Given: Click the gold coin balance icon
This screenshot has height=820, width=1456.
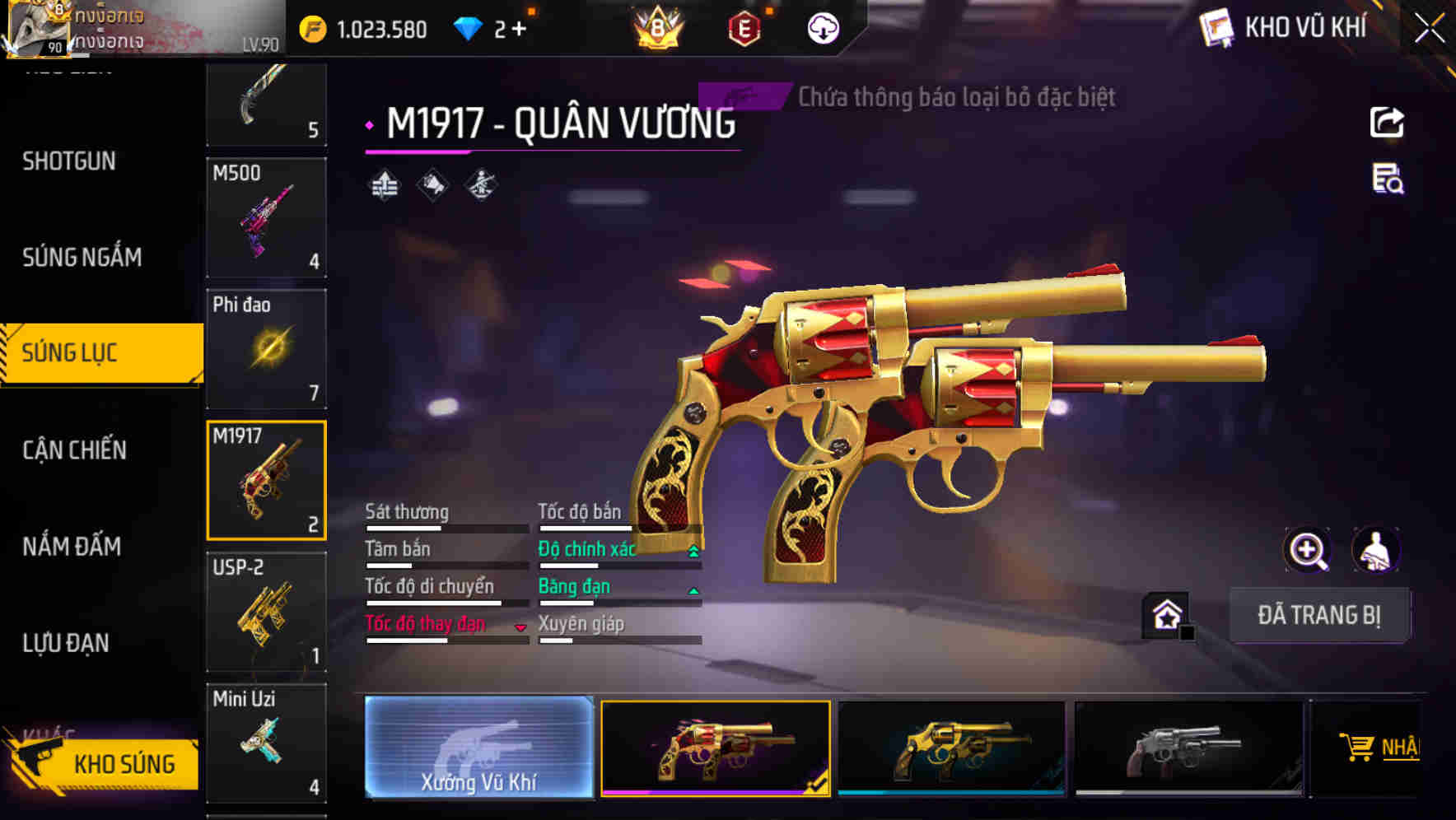Looking at the screenshot, I should point(311,27).
